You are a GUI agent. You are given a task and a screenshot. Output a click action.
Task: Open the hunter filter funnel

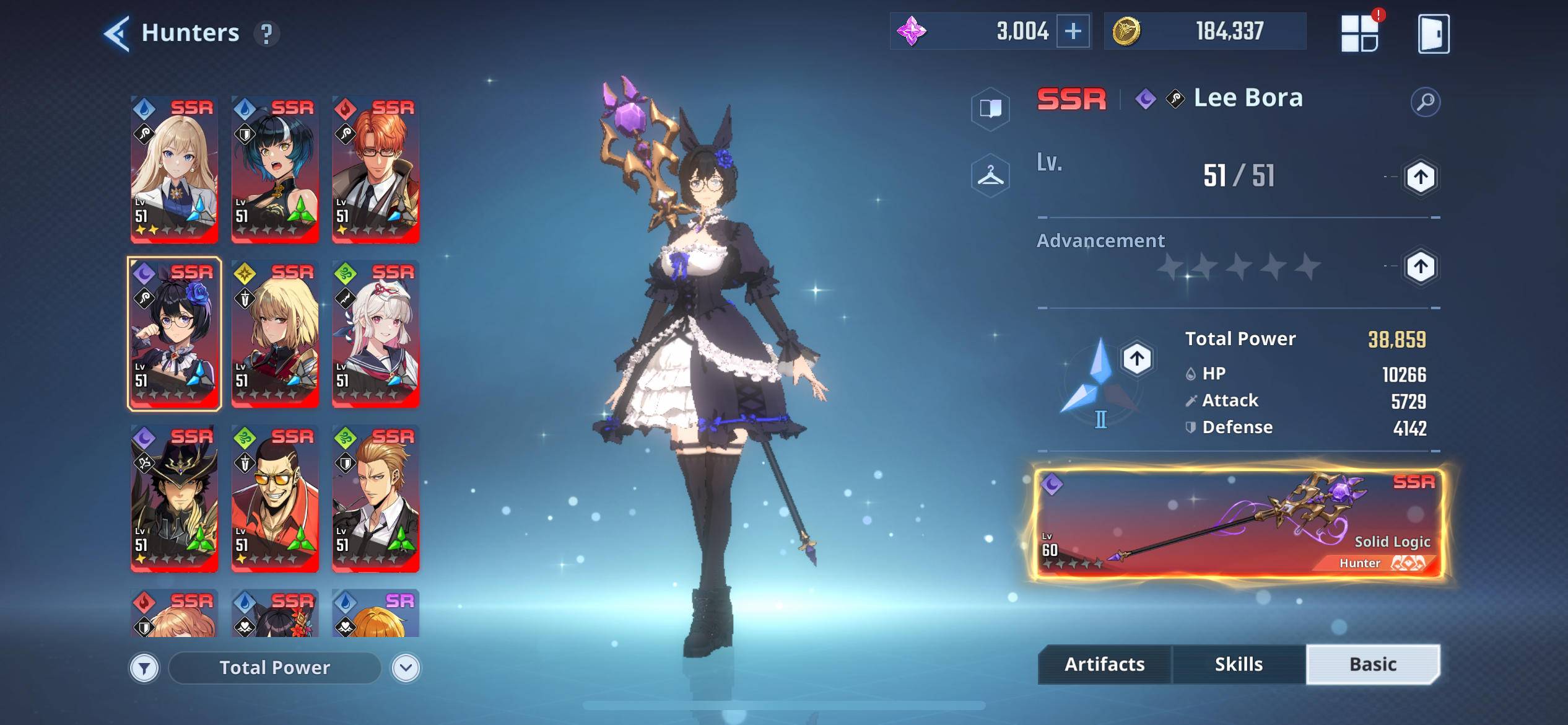(x=144, y=668)
